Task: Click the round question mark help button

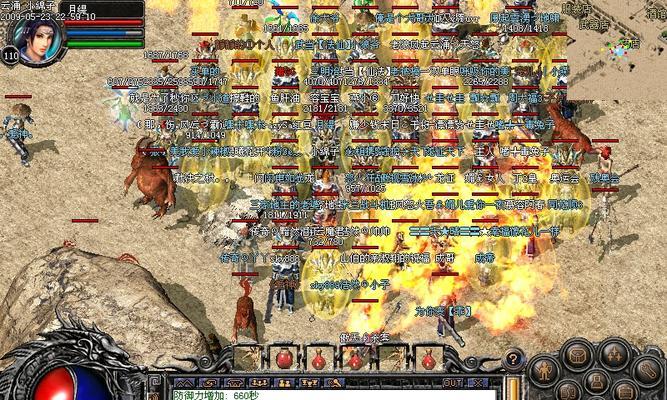Action: tap(511, 358)
